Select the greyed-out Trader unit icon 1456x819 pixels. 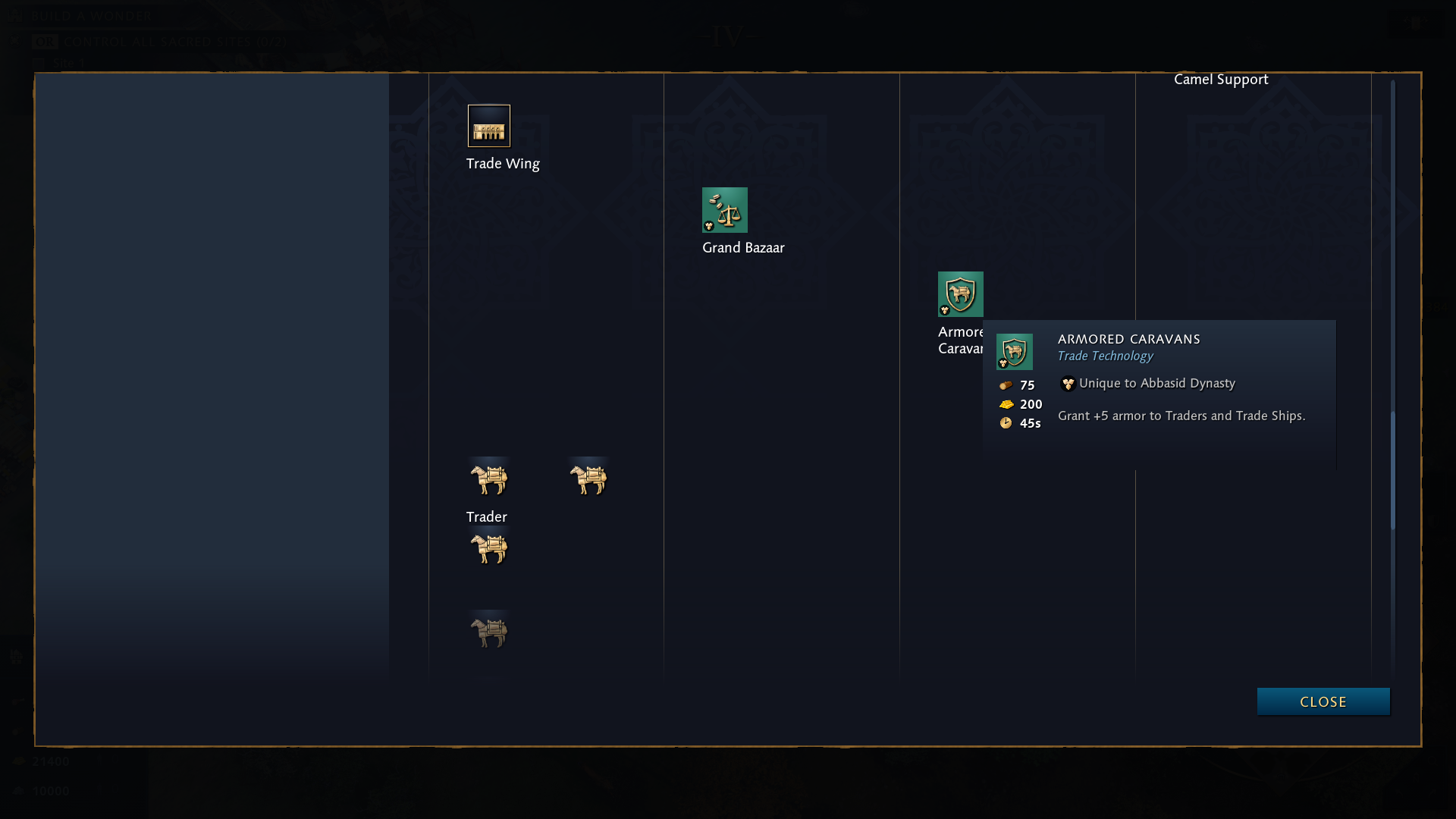489,632
